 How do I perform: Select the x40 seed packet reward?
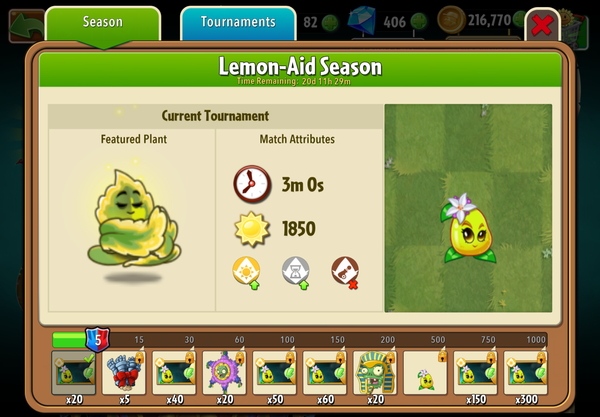click(174, 374)
